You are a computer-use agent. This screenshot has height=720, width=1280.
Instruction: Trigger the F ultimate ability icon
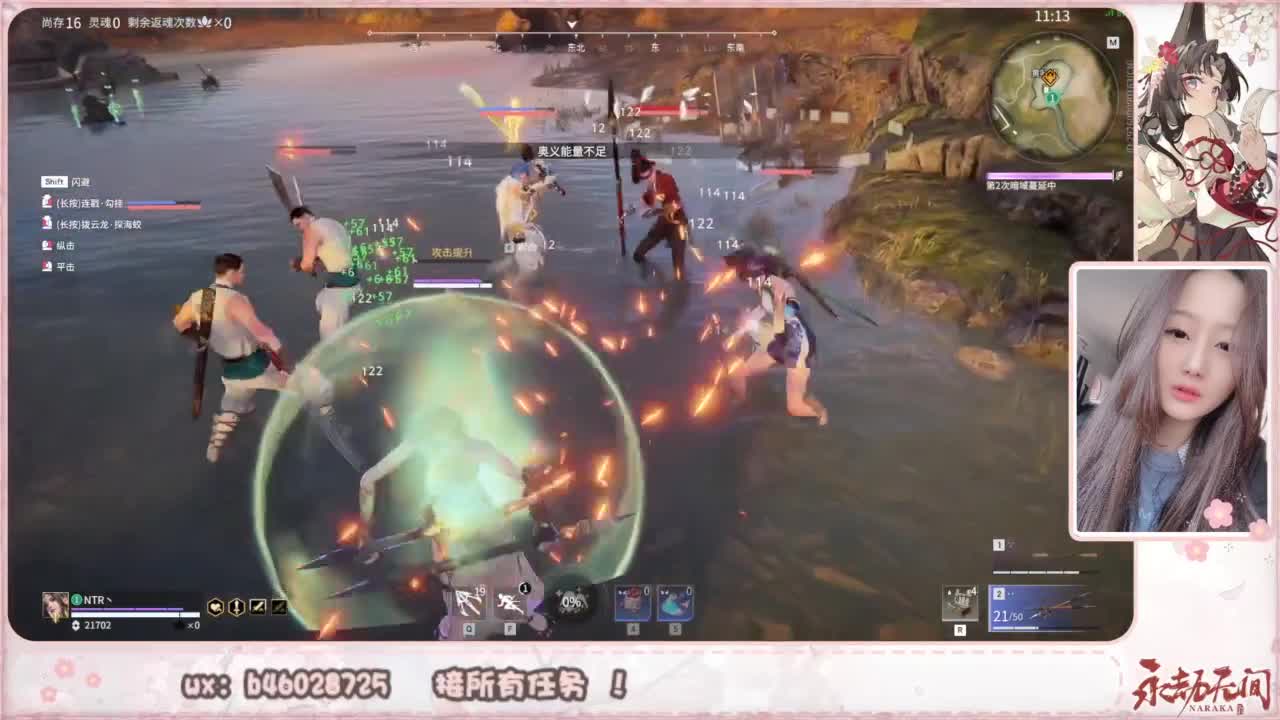(513, 601)
